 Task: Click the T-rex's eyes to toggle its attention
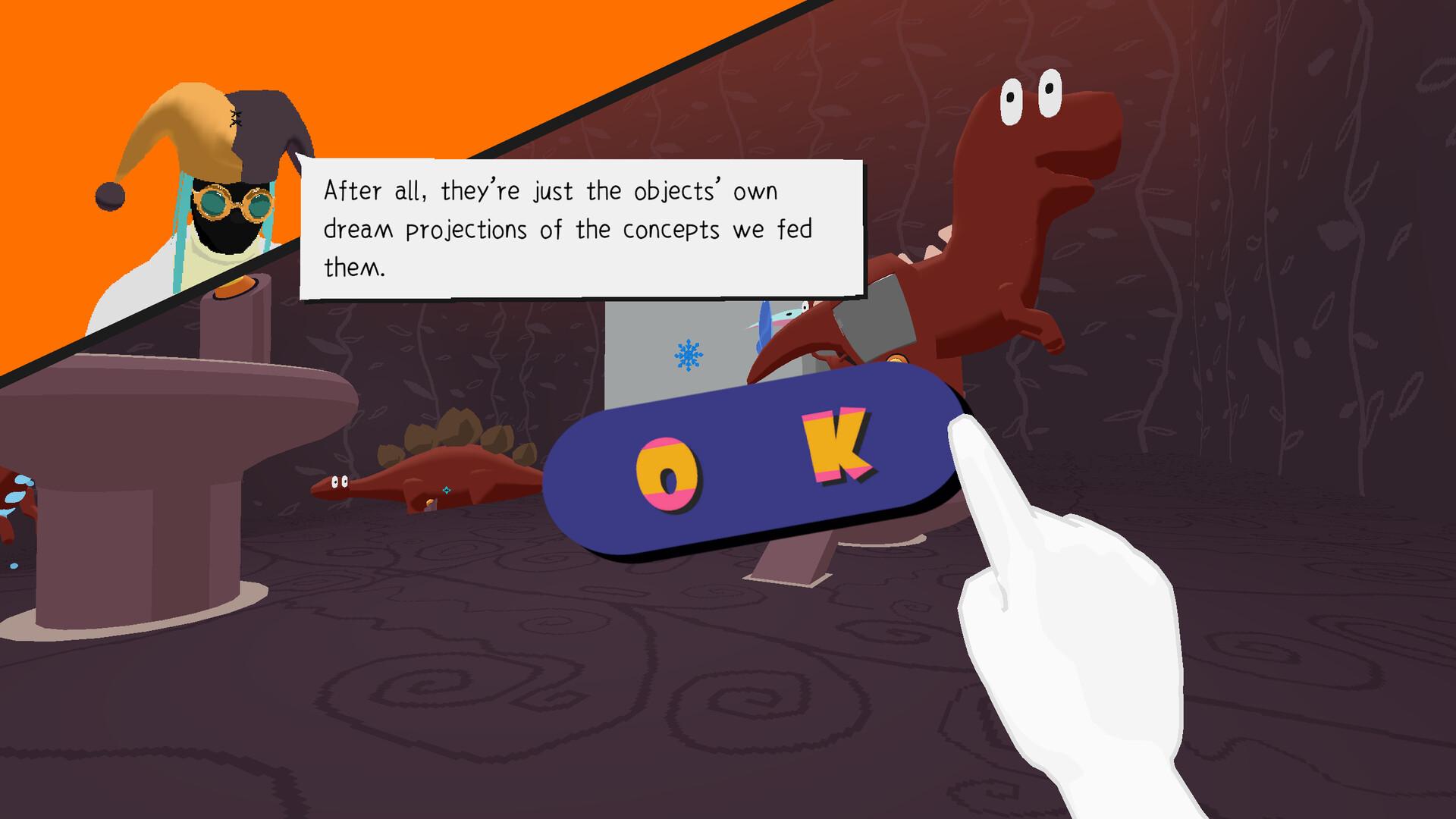(1031, 95)
